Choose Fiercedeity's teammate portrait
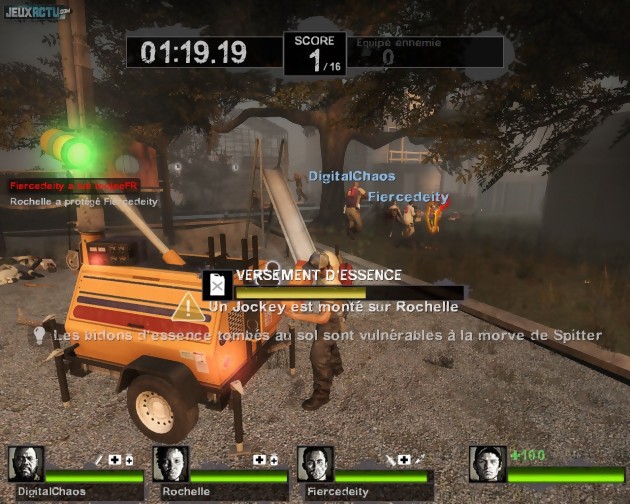The height and width of the screenshot is (504, 630). coord(315,464)
